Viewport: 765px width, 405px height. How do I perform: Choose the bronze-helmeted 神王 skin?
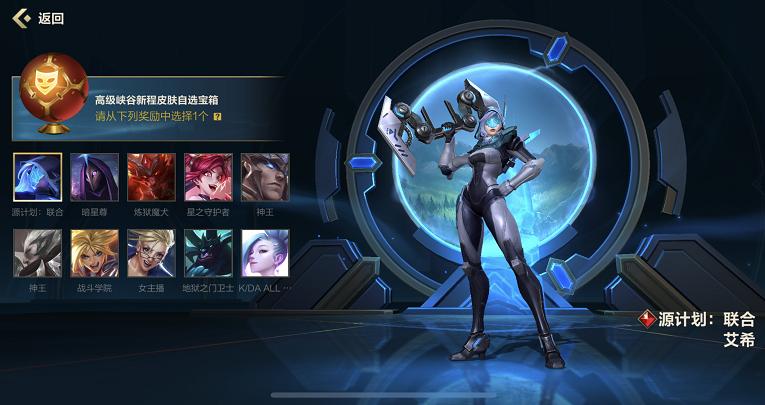point(265,178)
